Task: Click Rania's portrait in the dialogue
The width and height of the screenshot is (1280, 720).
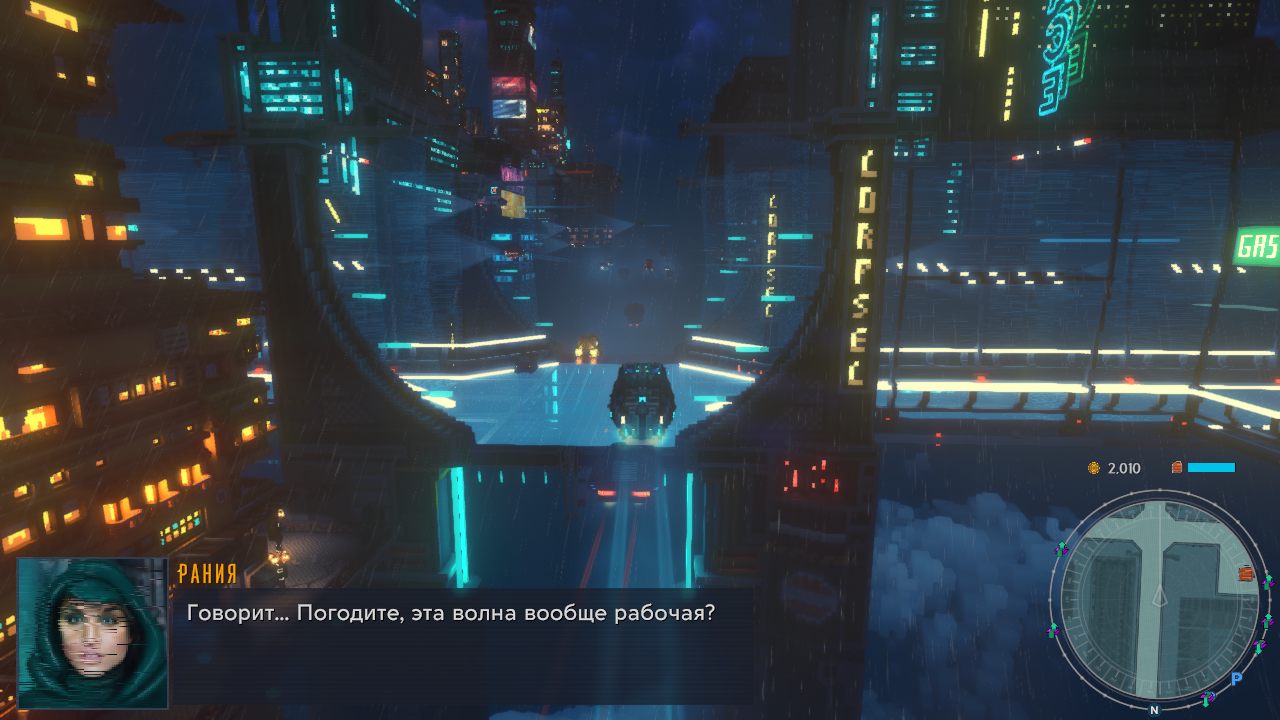Action: click(x=92, y=633)
